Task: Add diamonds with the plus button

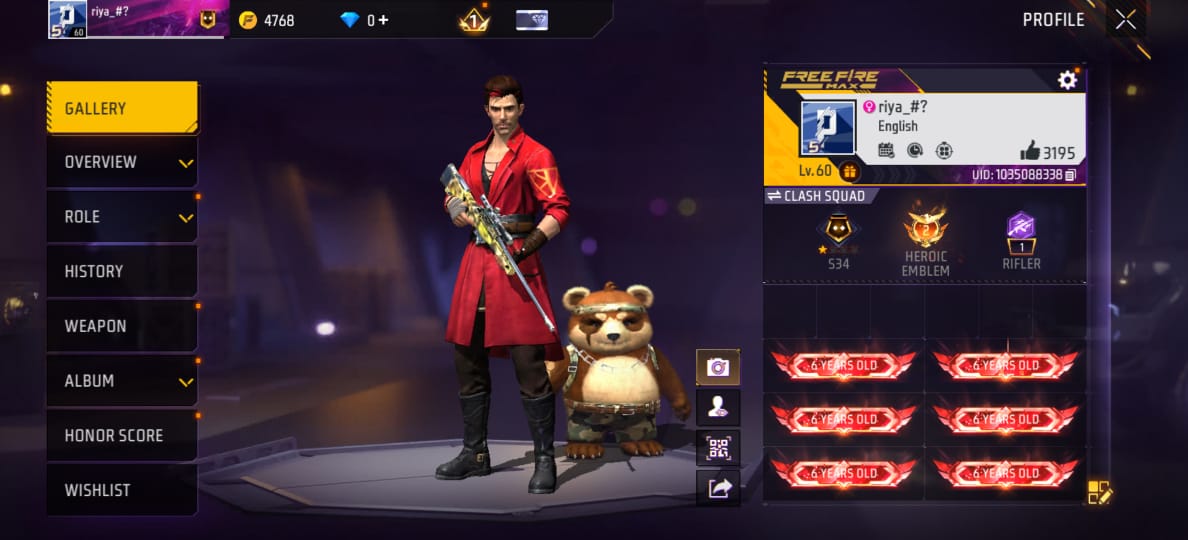Action: (x=383, y=20)
